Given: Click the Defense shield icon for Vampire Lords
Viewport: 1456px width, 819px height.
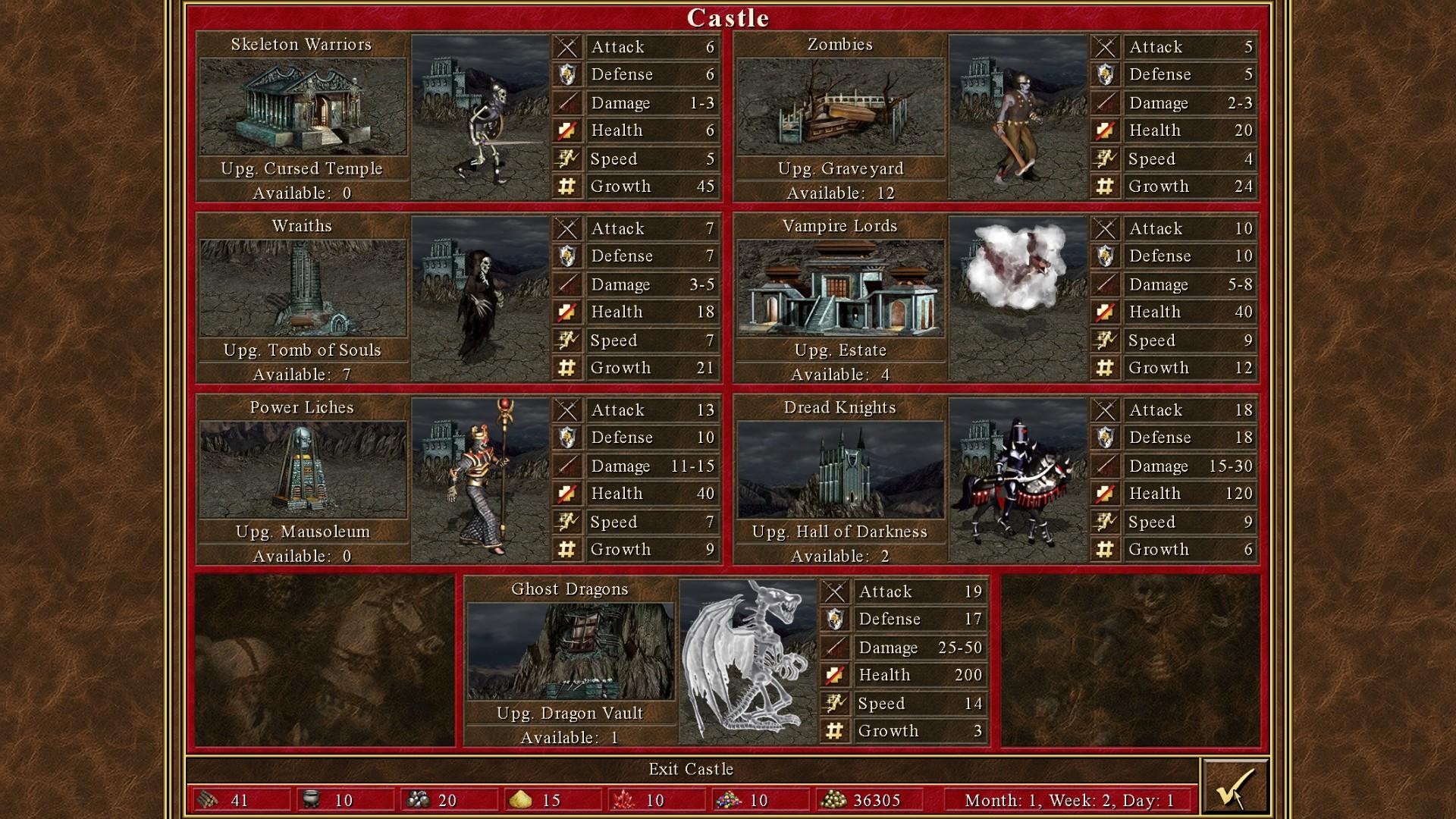Looking at the screenshot, I should [1106, 256].
